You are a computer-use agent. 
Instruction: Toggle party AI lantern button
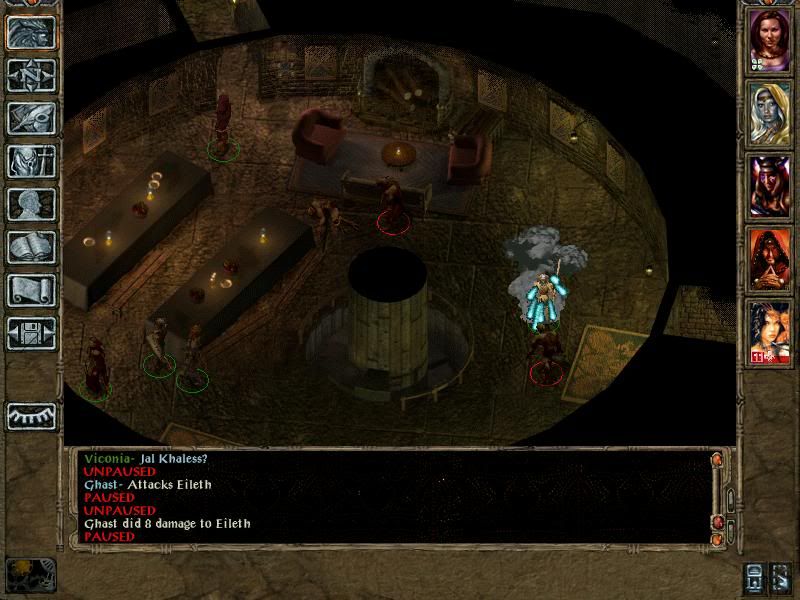pos(756,578)
